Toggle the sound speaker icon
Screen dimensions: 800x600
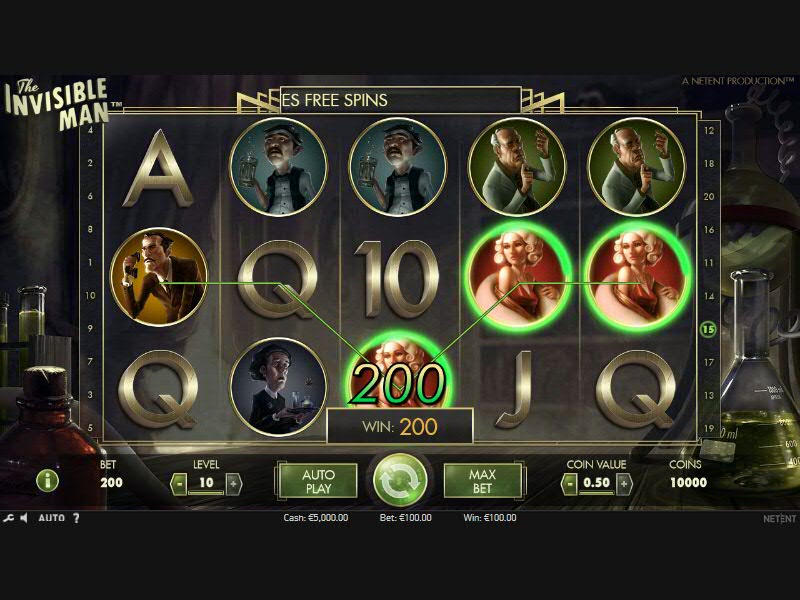click(x=25, y=518)
